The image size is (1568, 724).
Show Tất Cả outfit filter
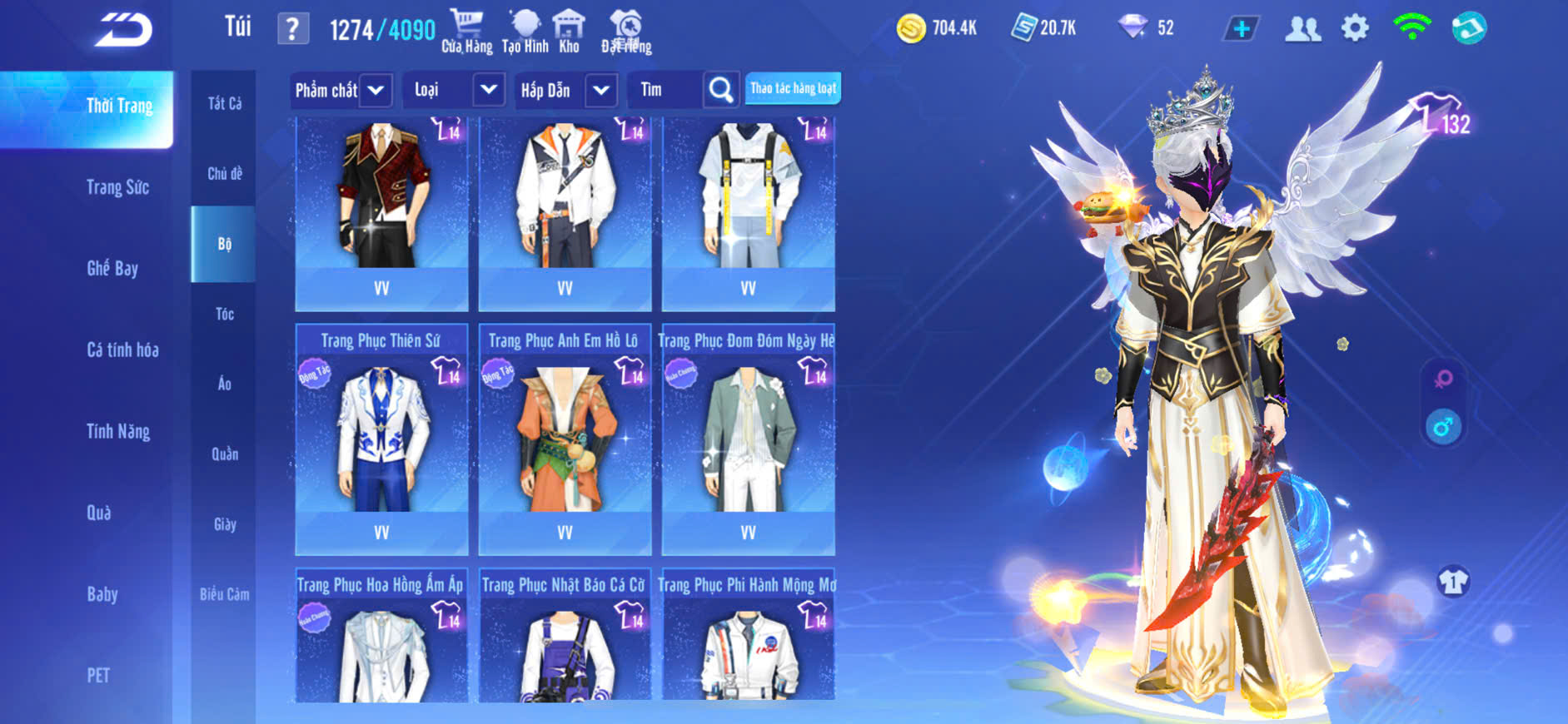pyautogui.click(x=224, y=103)
